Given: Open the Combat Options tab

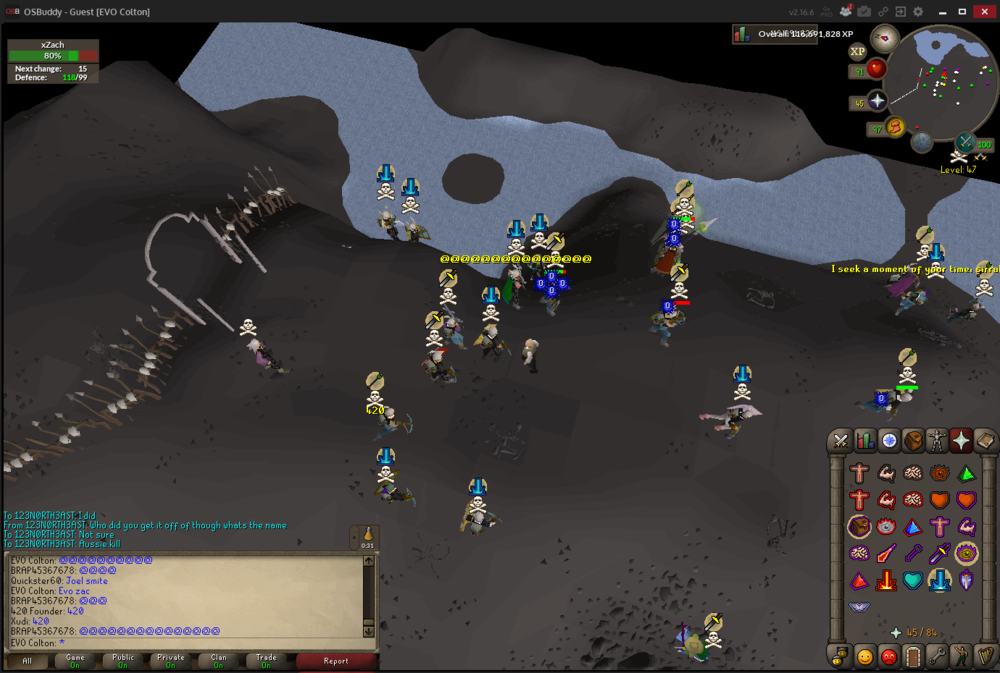Looking at the screenshot, I should tap(842, 440).
